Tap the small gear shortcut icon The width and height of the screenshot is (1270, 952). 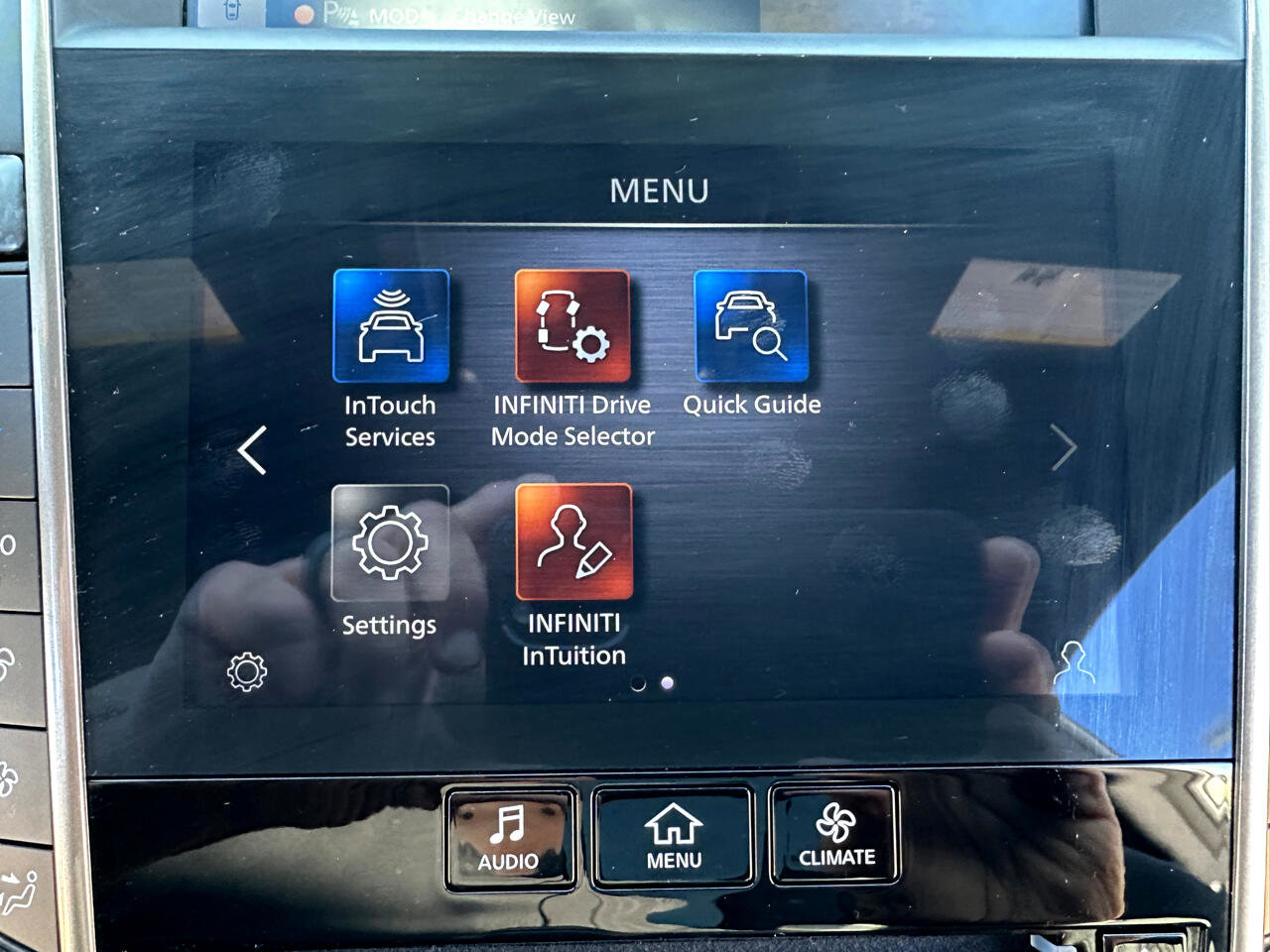(247, 672)
